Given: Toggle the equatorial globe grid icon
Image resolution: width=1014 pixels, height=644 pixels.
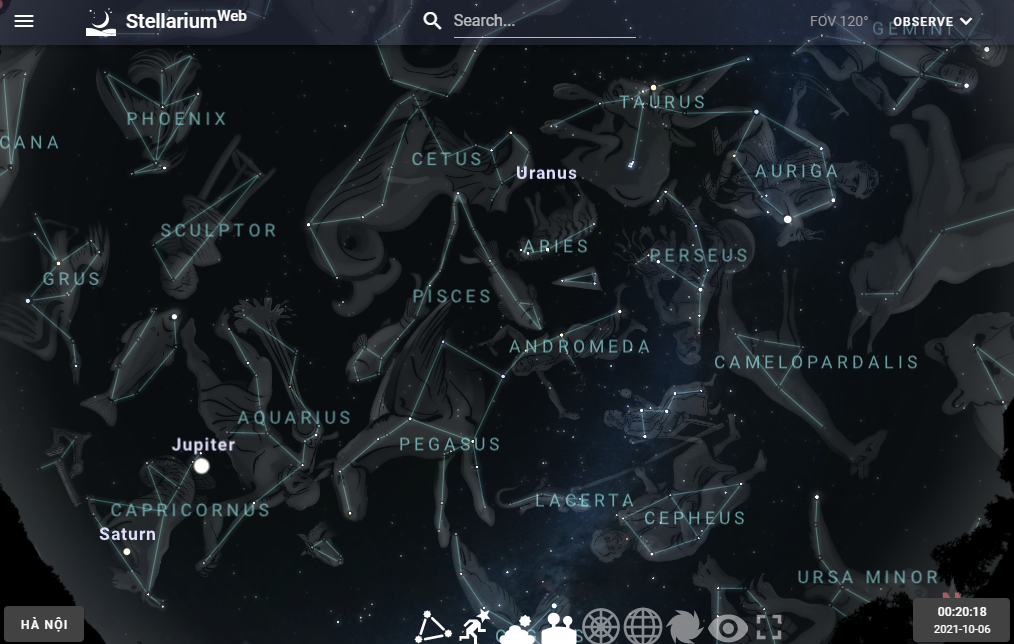Looking at the screenshot, I should click(643, 628).
